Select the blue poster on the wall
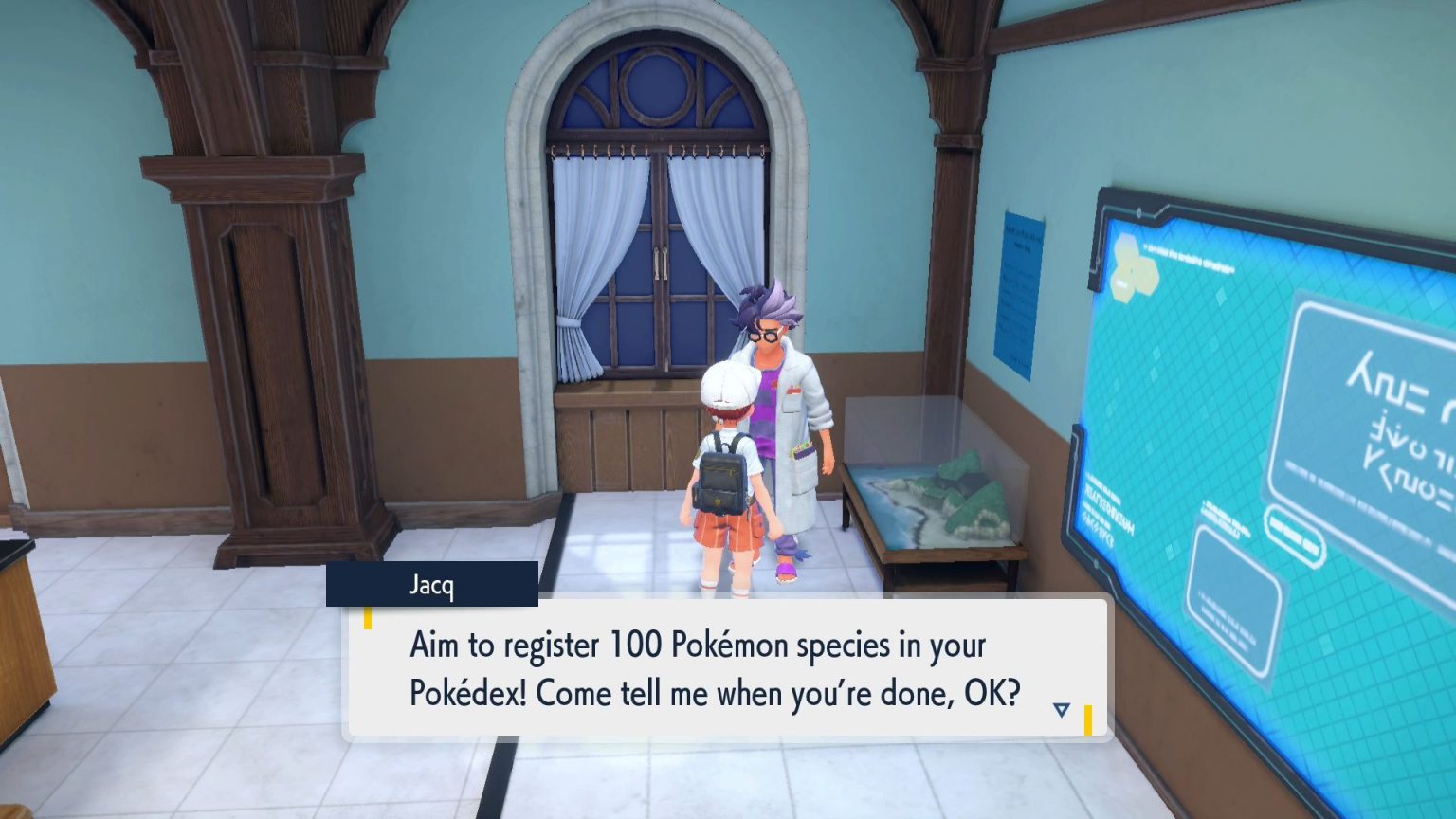 tap(1017, 284)
